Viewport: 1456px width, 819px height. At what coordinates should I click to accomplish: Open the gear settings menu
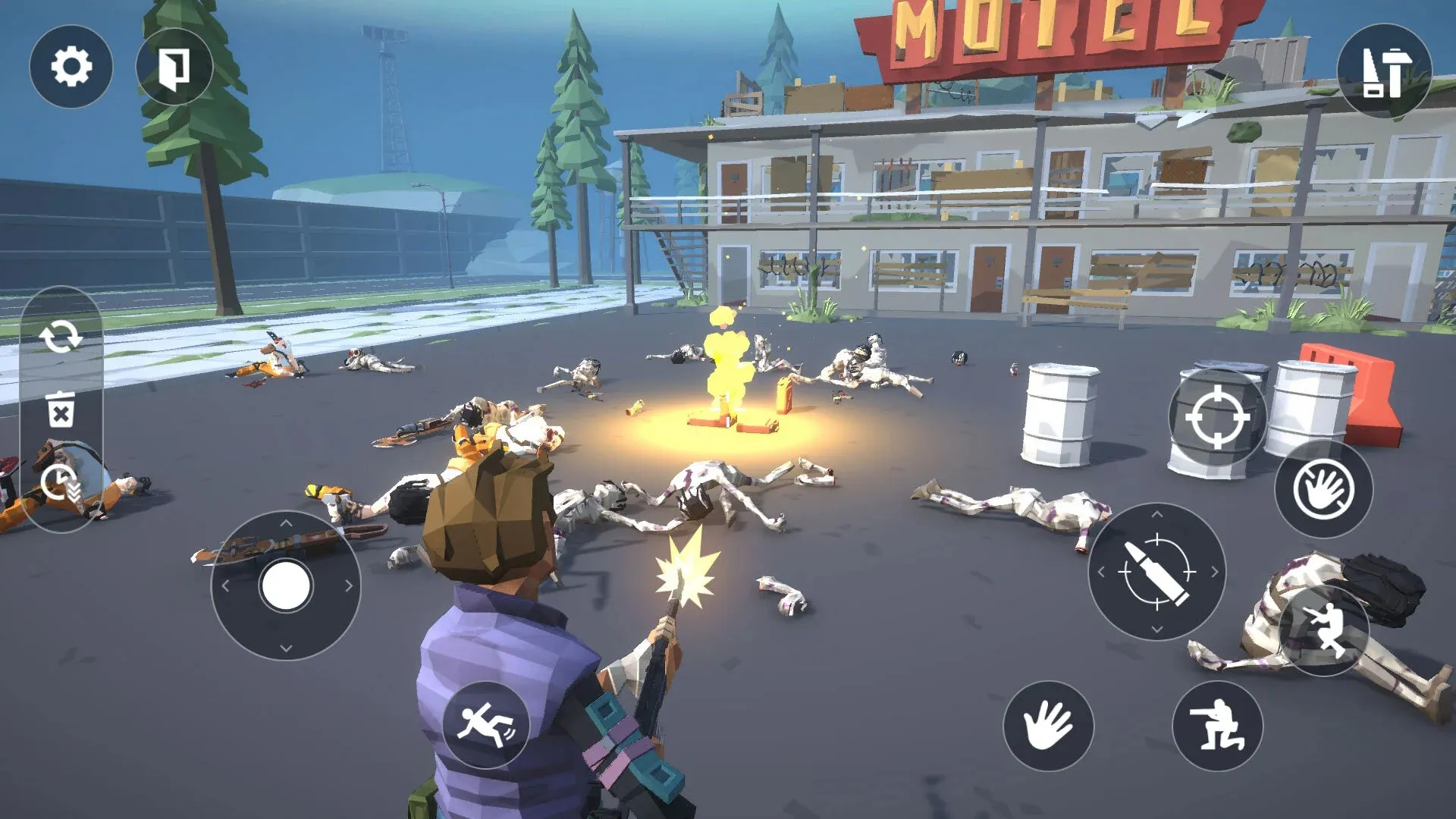[x=71, y=67]
